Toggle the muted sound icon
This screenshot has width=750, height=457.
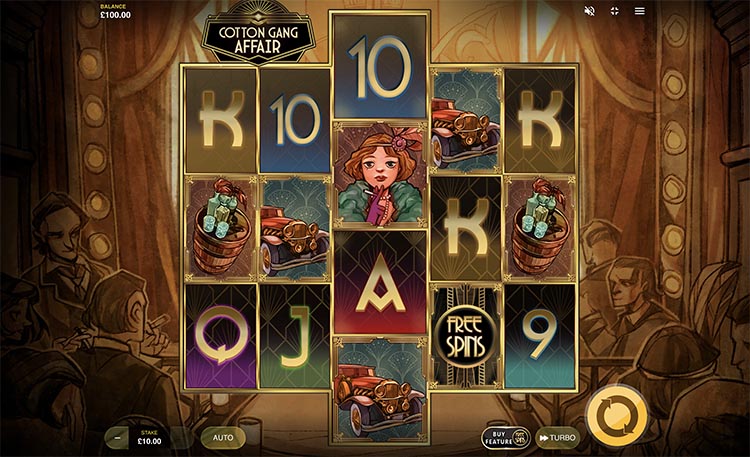click(x=590, y=11)
